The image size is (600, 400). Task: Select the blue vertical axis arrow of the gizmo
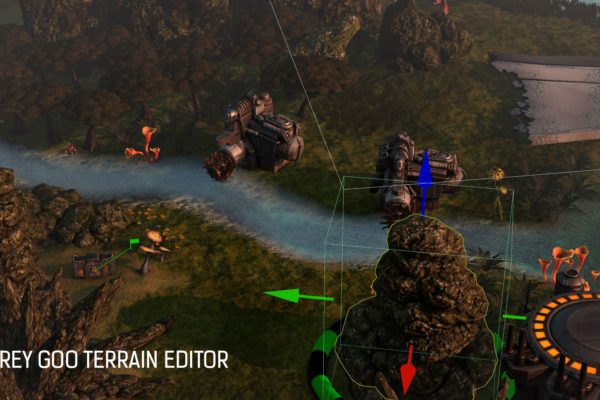pyautogui.click(x=425, y=172)
